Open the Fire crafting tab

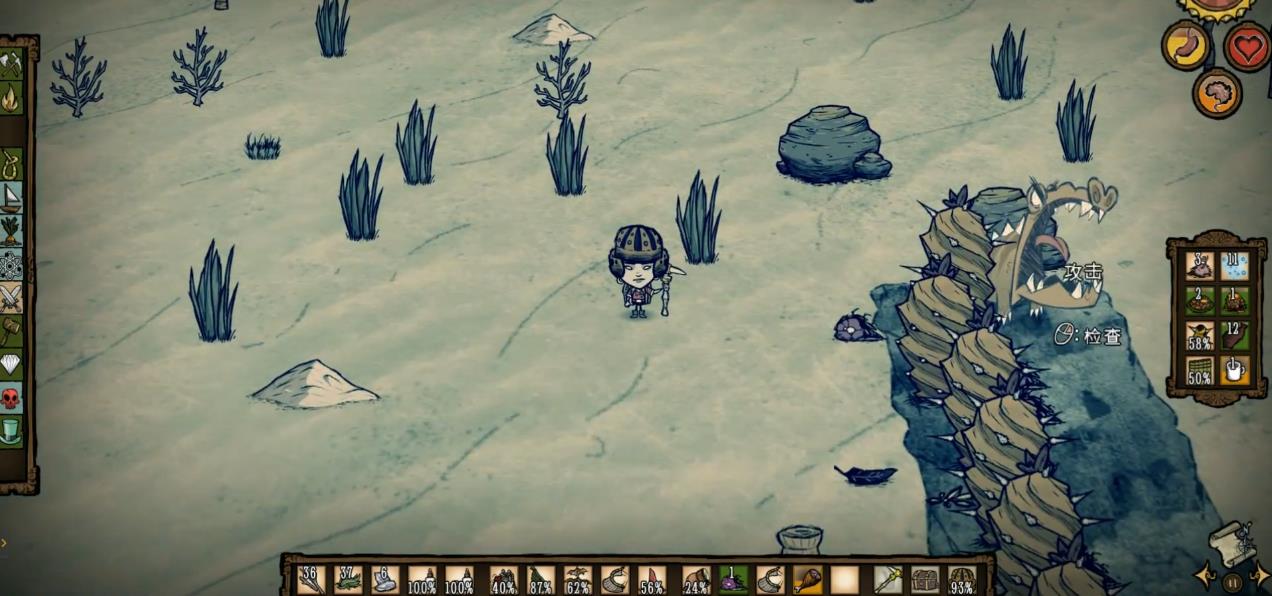pyautogui.click(x=11, y=99)
